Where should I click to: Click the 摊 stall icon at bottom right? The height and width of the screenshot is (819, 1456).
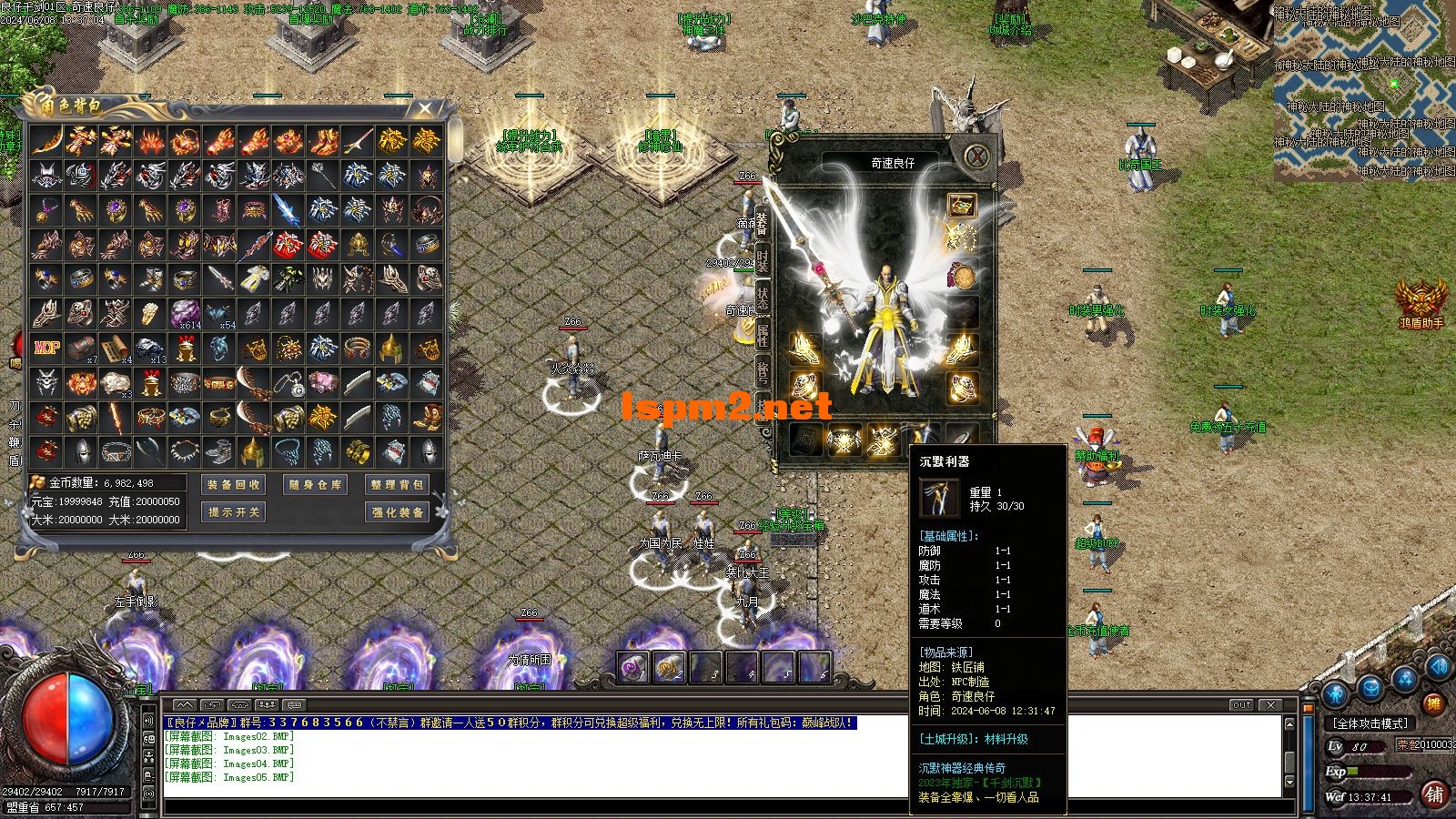1434,703
